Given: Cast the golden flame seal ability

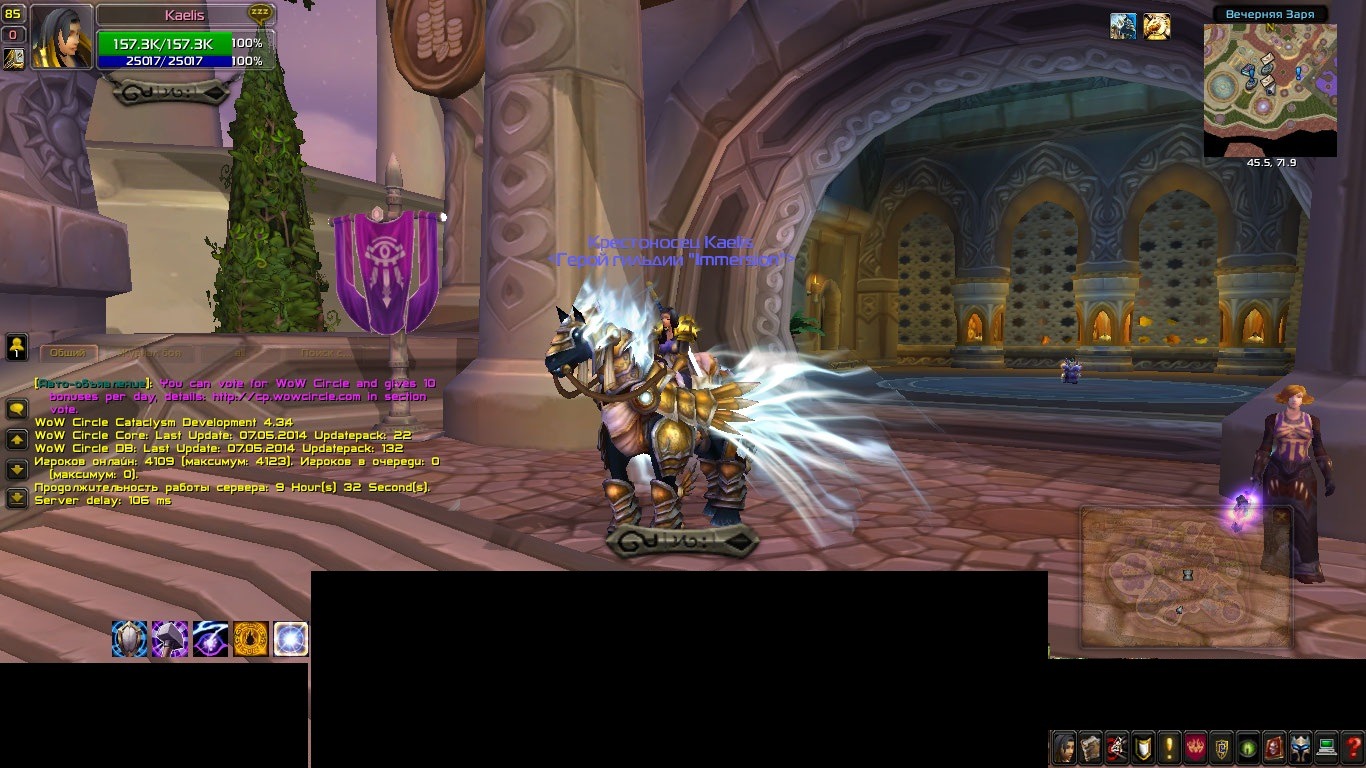Looking at the screenshot, I should point(250,639).
